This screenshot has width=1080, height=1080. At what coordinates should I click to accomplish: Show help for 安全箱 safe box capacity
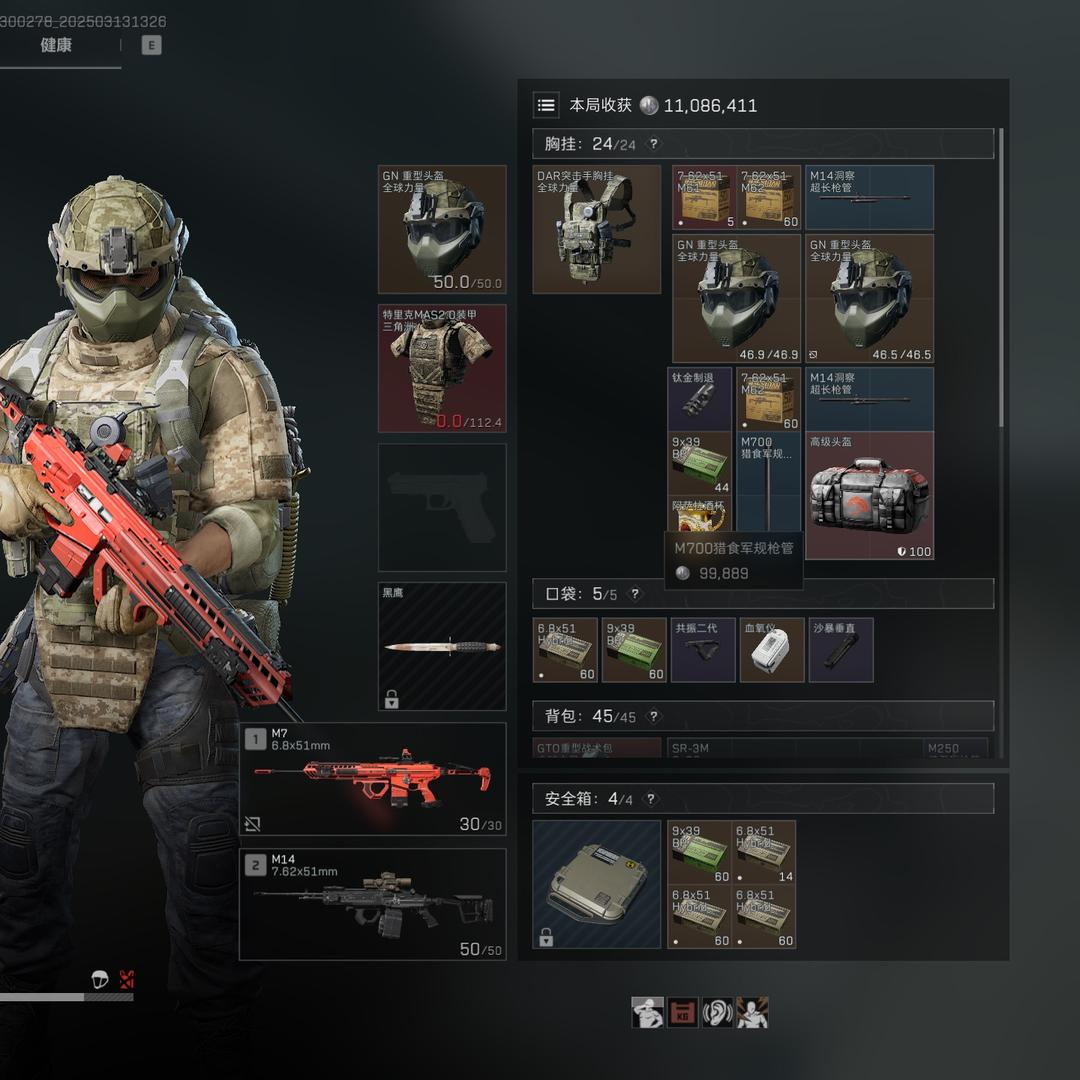(651, 799)
